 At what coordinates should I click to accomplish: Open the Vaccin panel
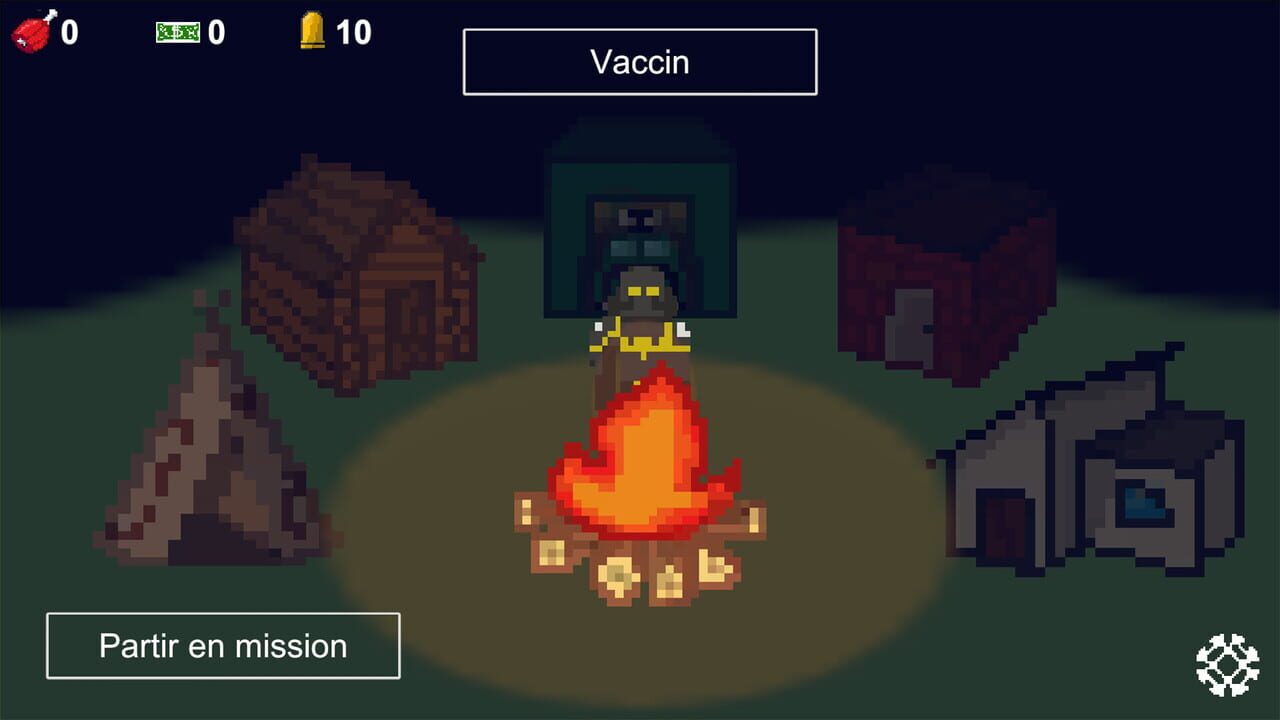[x=640, y=62]
